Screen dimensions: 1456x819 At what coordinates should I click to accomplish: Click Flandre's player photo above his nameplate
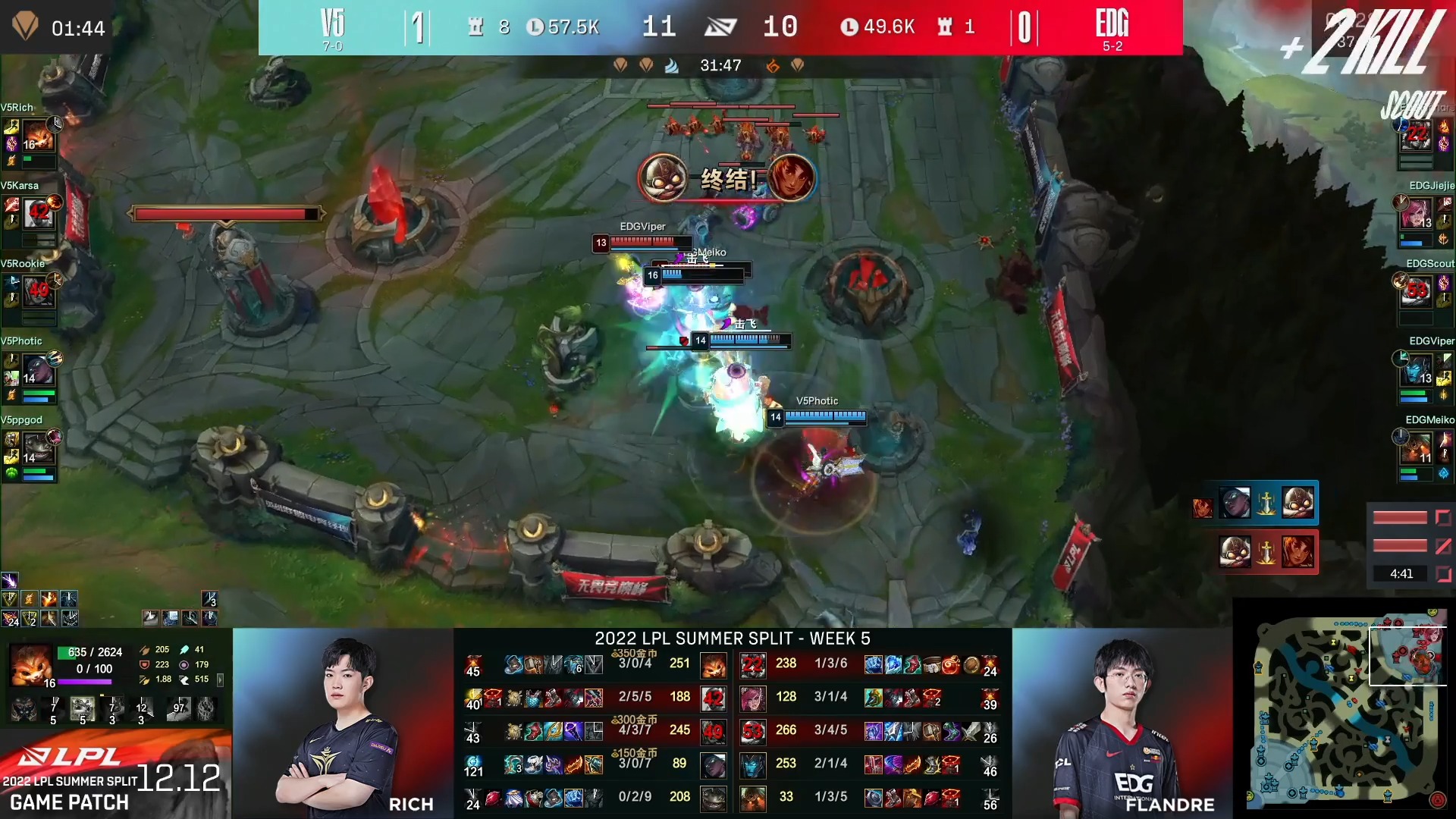pyautogui.click(x=1126, y=720)
